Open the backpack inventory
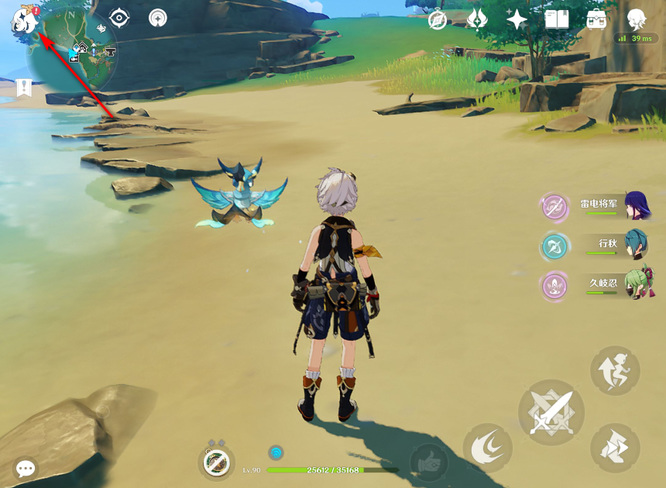 click(x=597, y=19)
